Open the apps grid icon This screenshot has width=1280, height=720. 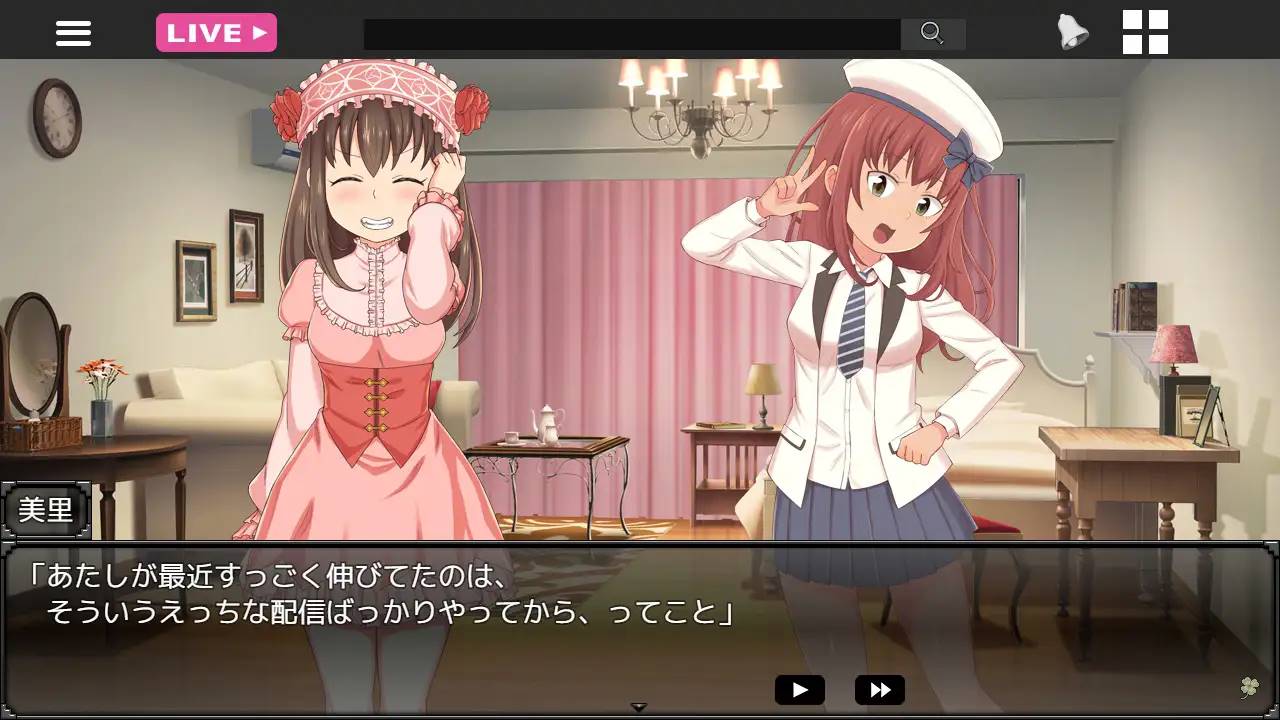coord(1146,32)
